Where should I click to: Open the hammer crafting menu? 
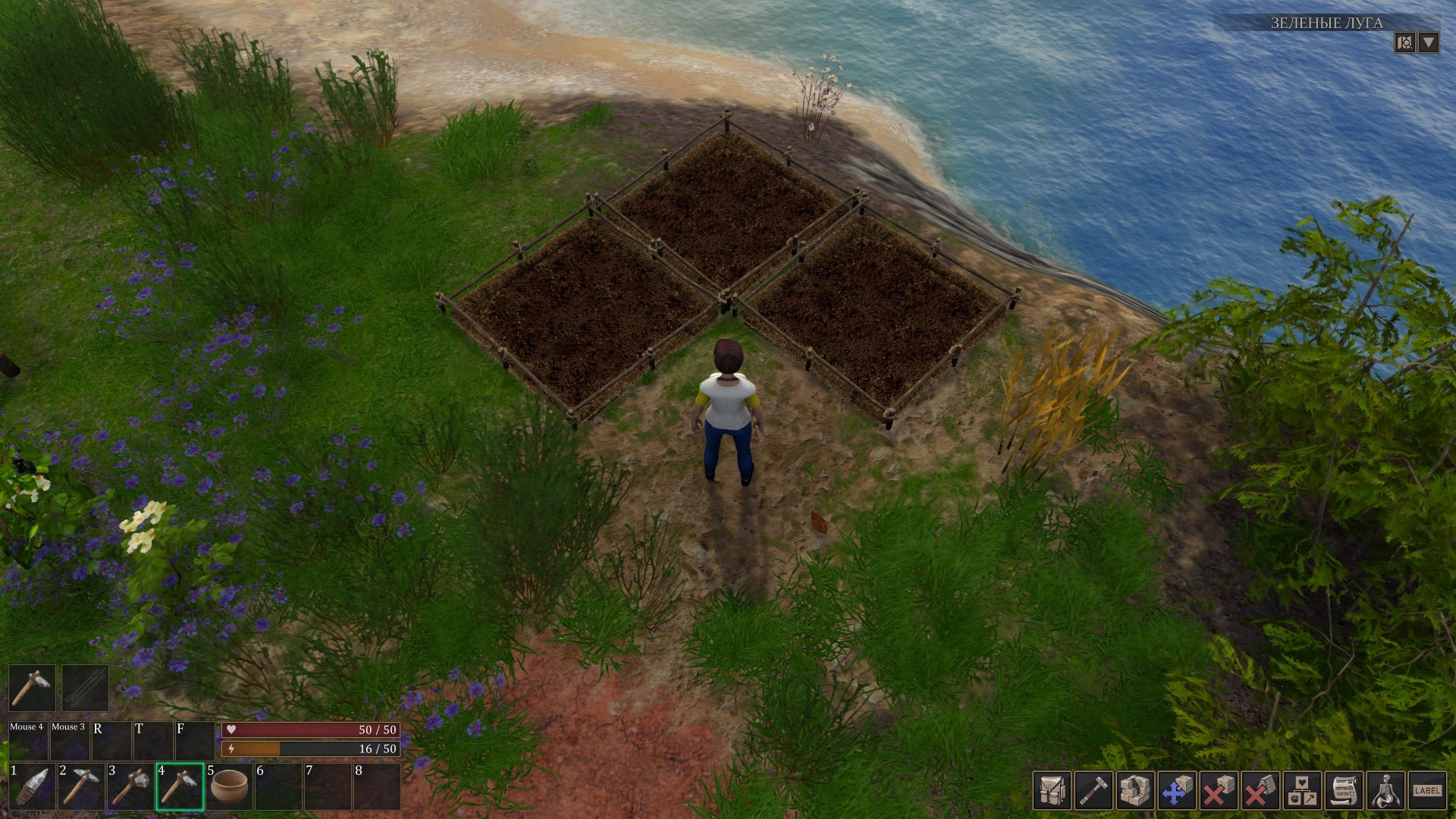(x=1094, y=791)
